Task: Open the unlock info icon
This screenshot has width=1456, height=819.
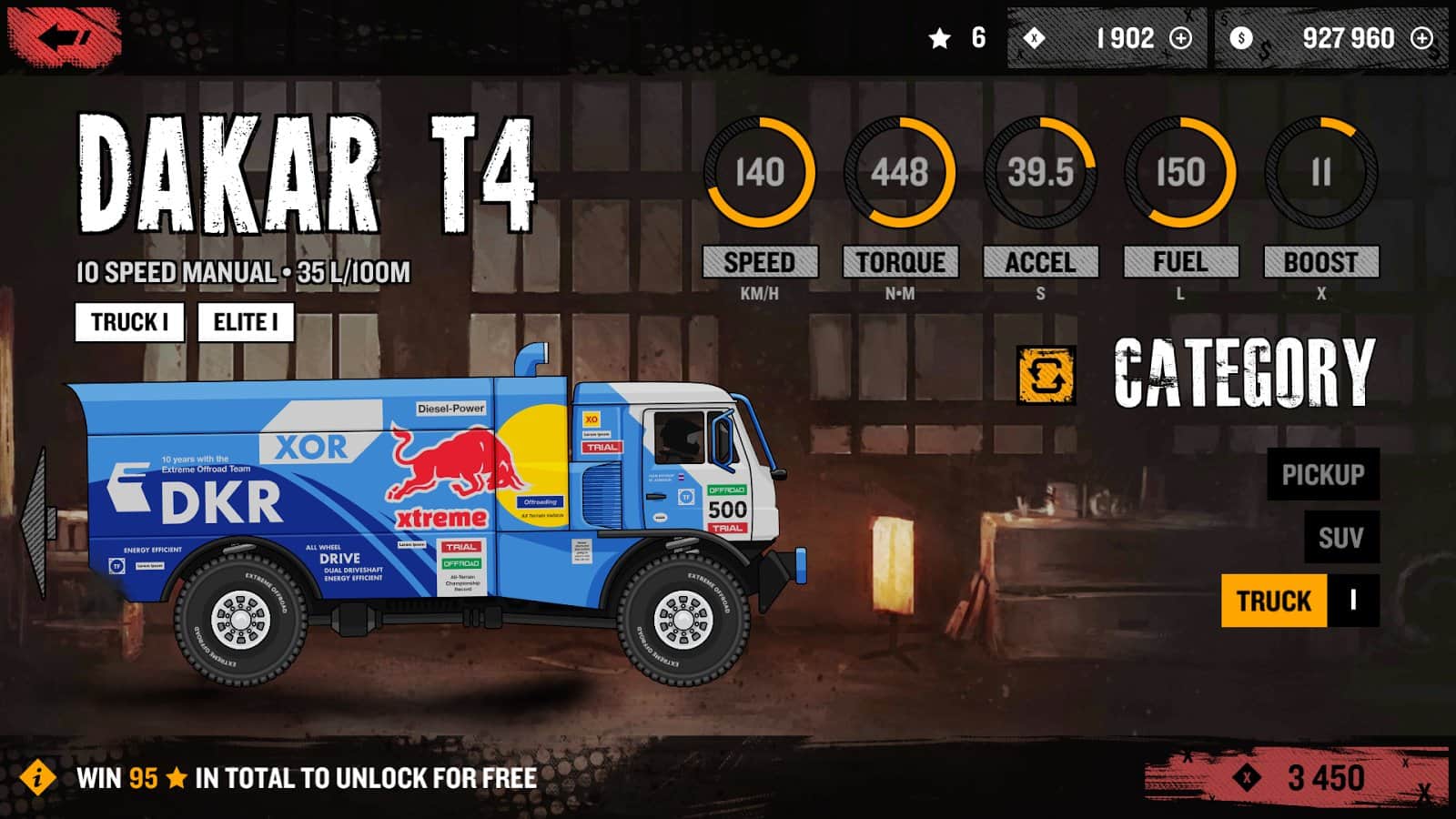Action: click(x=37, y=778)
